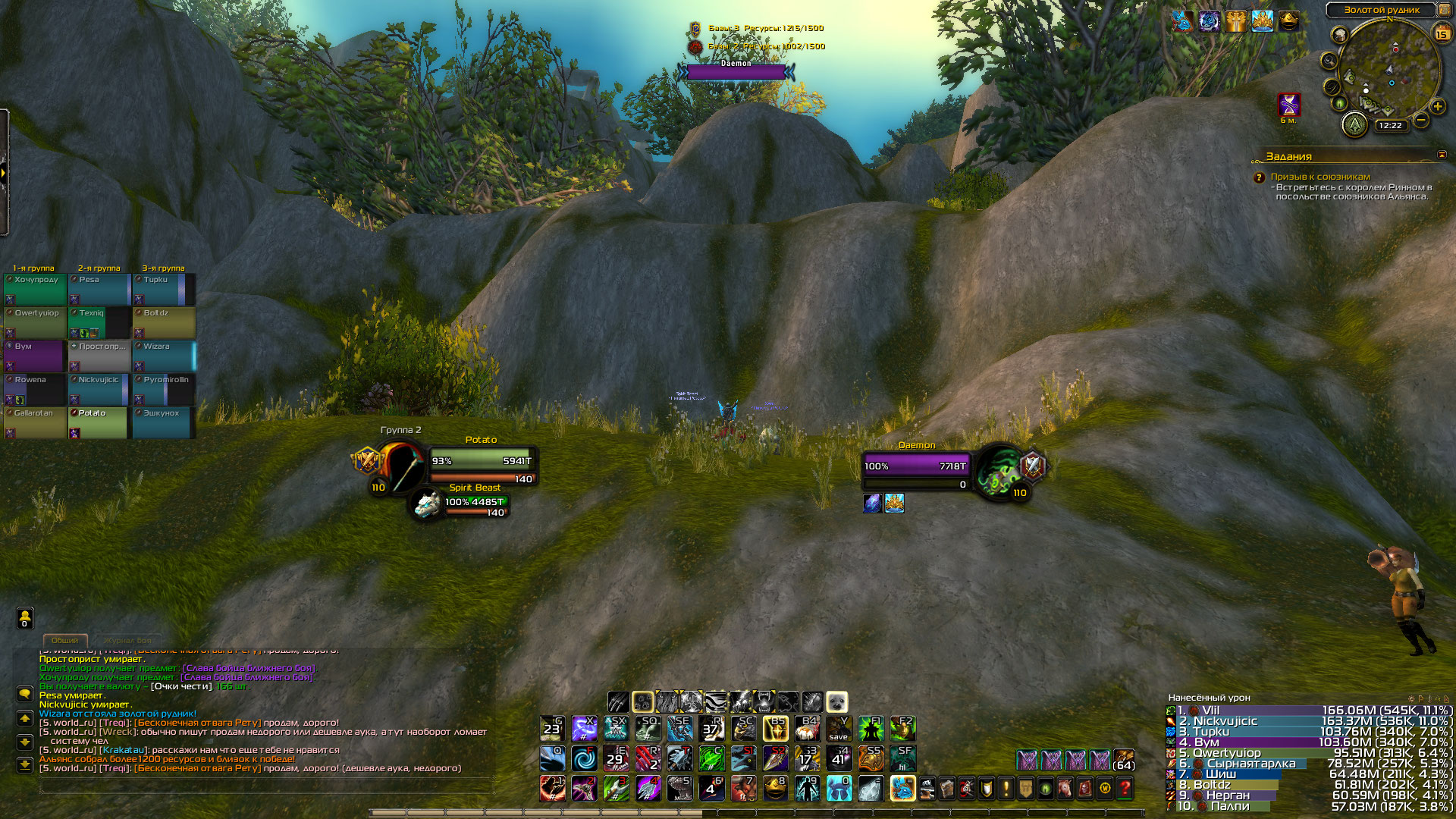Switch to the Общий chat tab
1456x819 pixels.
pyautogui.click(x=65, y=640)
